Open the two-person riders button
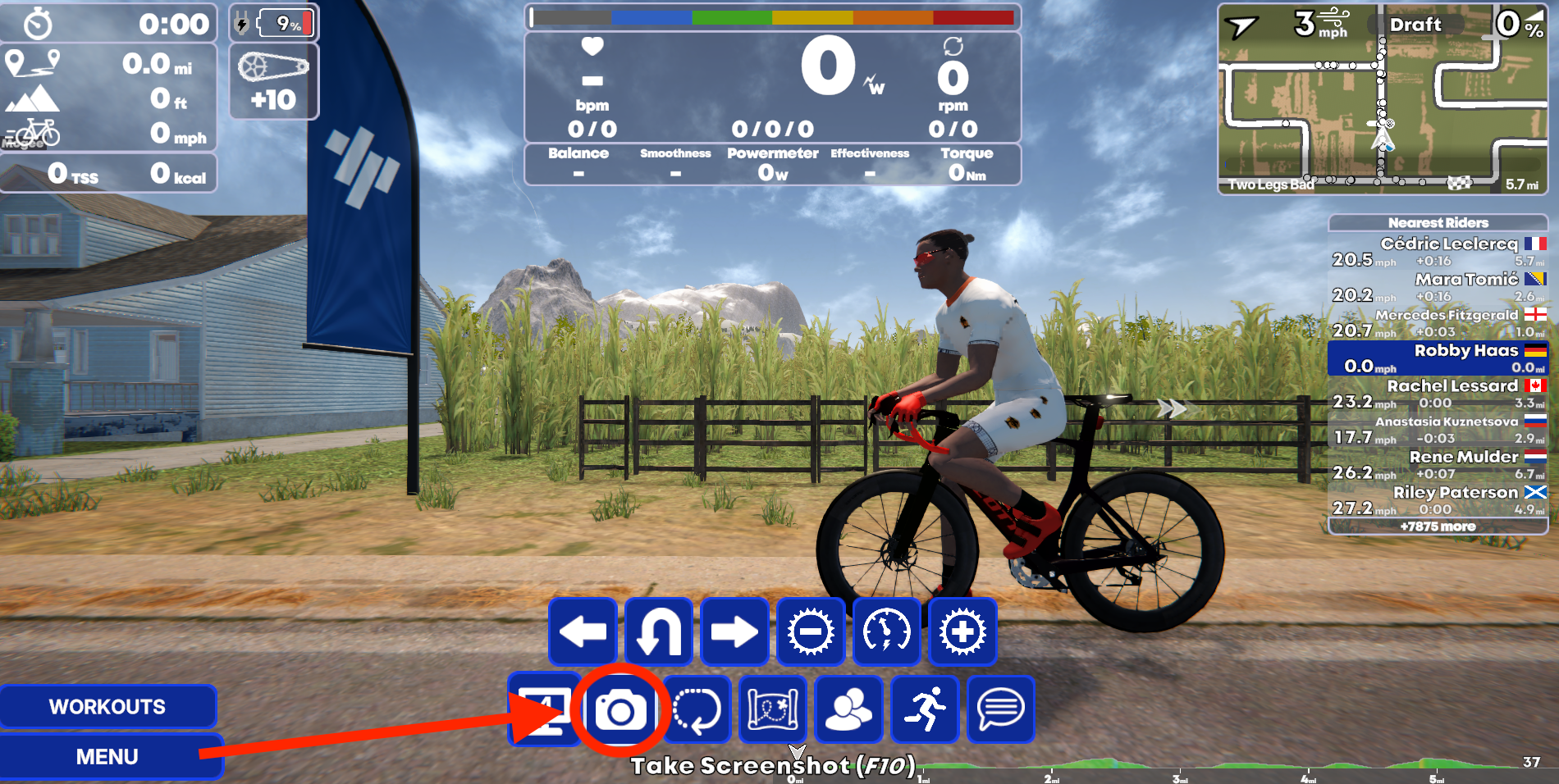This screenshot has width=1559, height=784. 848,710
